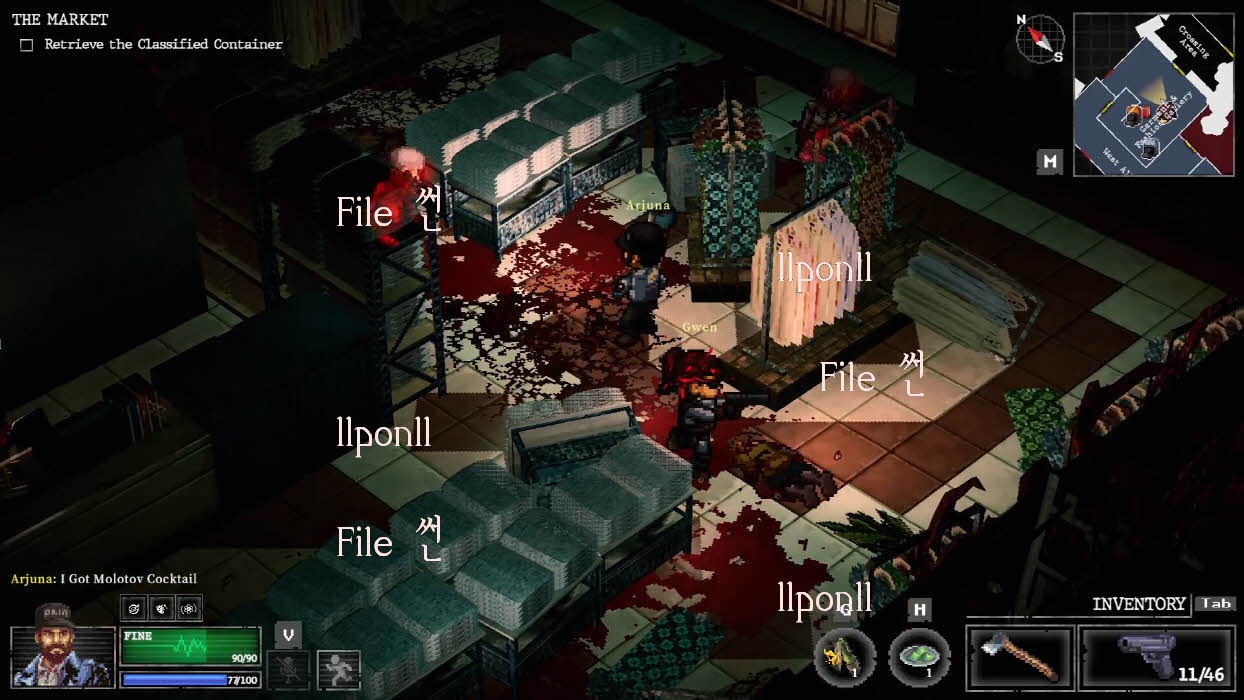The height and width of the screenshot is (700, 1244).
Task: Open the Inventory panel label
Action: 1138,604
